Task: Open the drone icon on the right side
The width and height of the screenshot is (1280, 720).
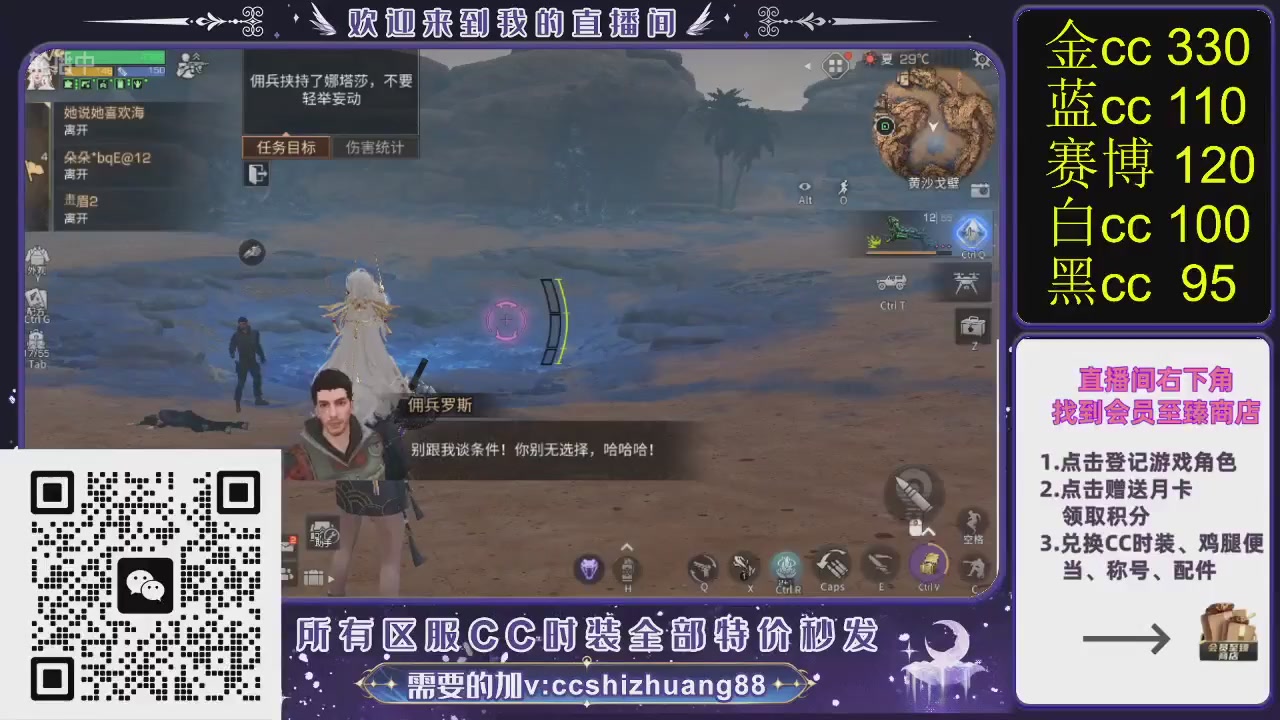Action: tap(967, 283)
